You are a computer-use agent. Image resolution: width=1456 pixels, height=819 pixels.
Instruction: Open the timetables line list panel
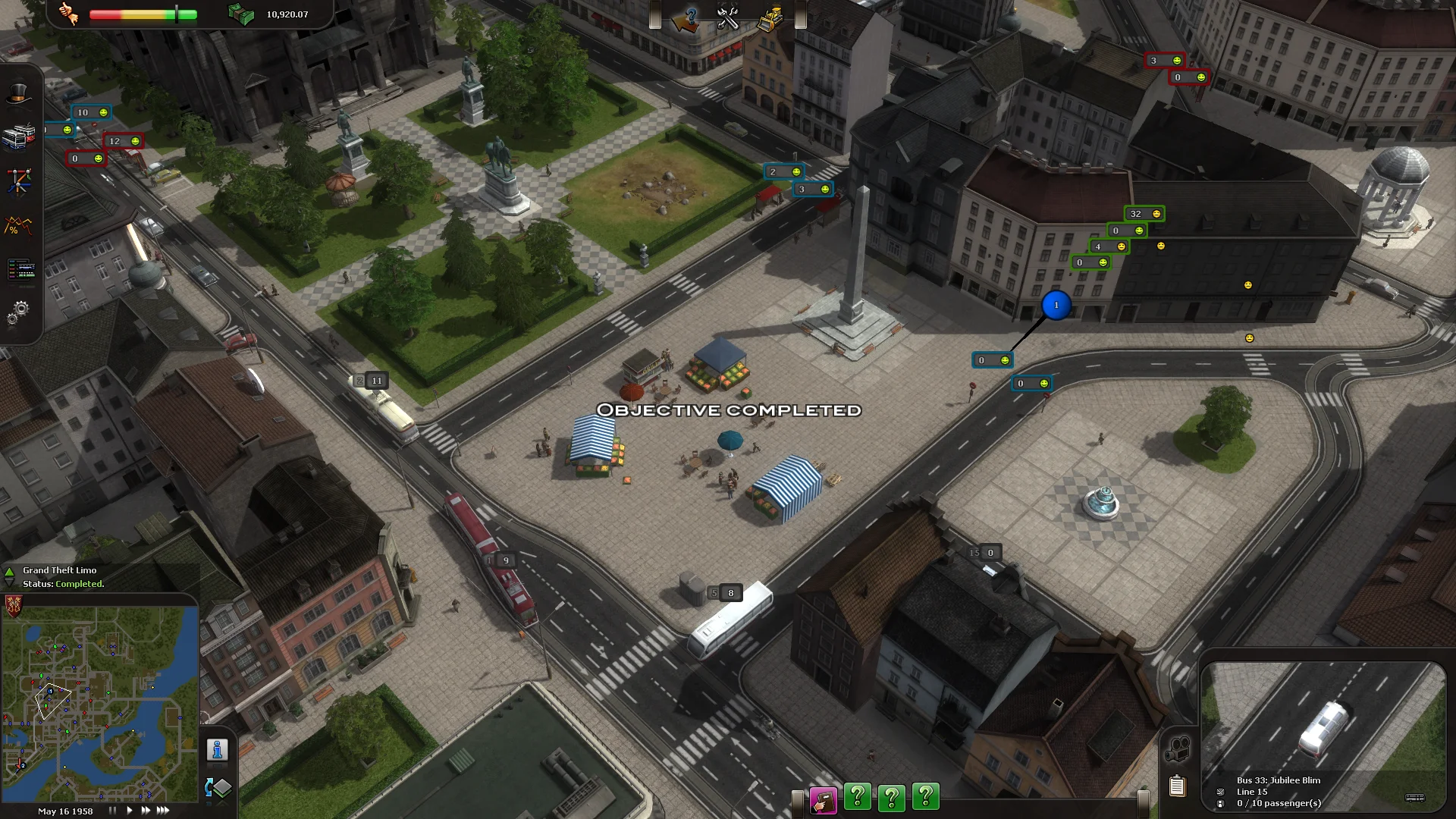click(20, 268)
